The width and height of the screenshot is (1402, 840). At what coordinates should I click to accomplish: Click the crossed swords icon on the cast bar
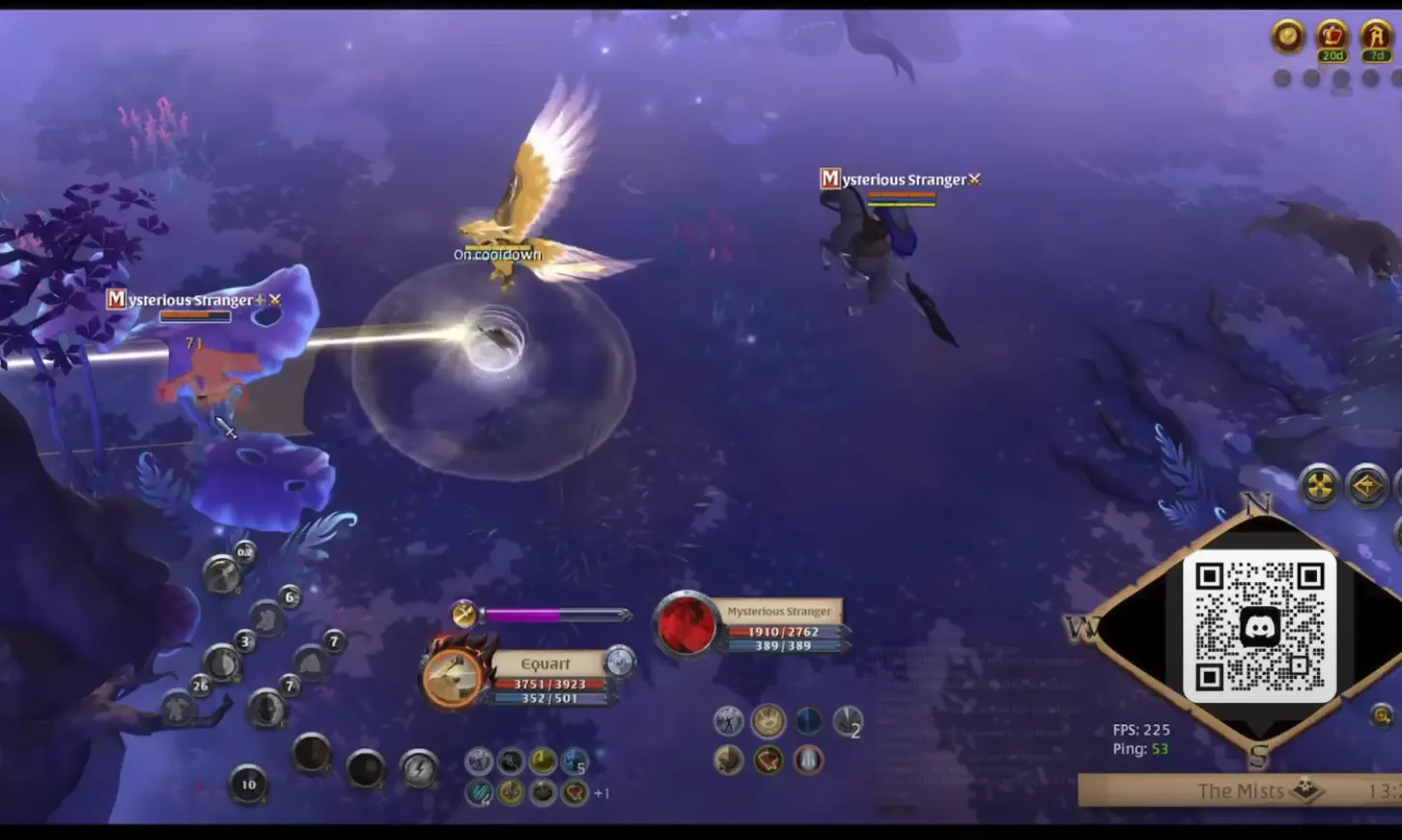(x=463, y=612)
